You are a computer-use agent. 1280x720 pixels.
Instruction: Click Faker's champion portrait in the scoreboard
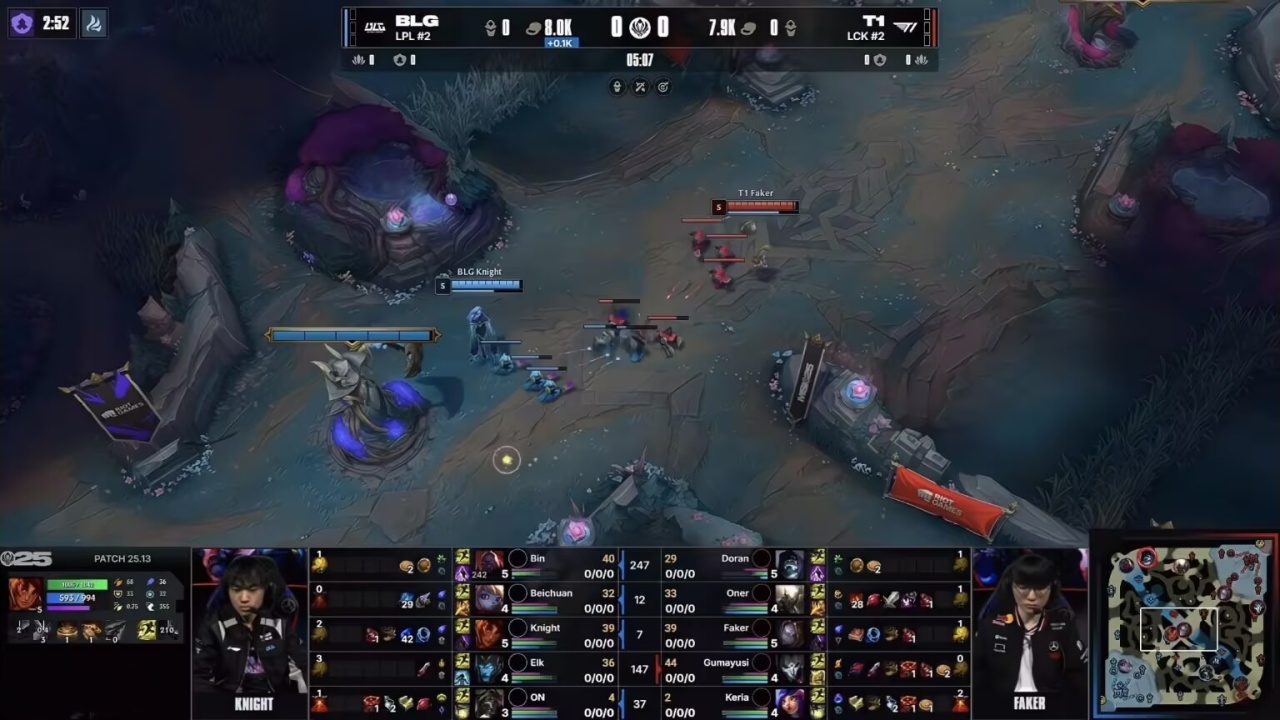coord(790,633)
